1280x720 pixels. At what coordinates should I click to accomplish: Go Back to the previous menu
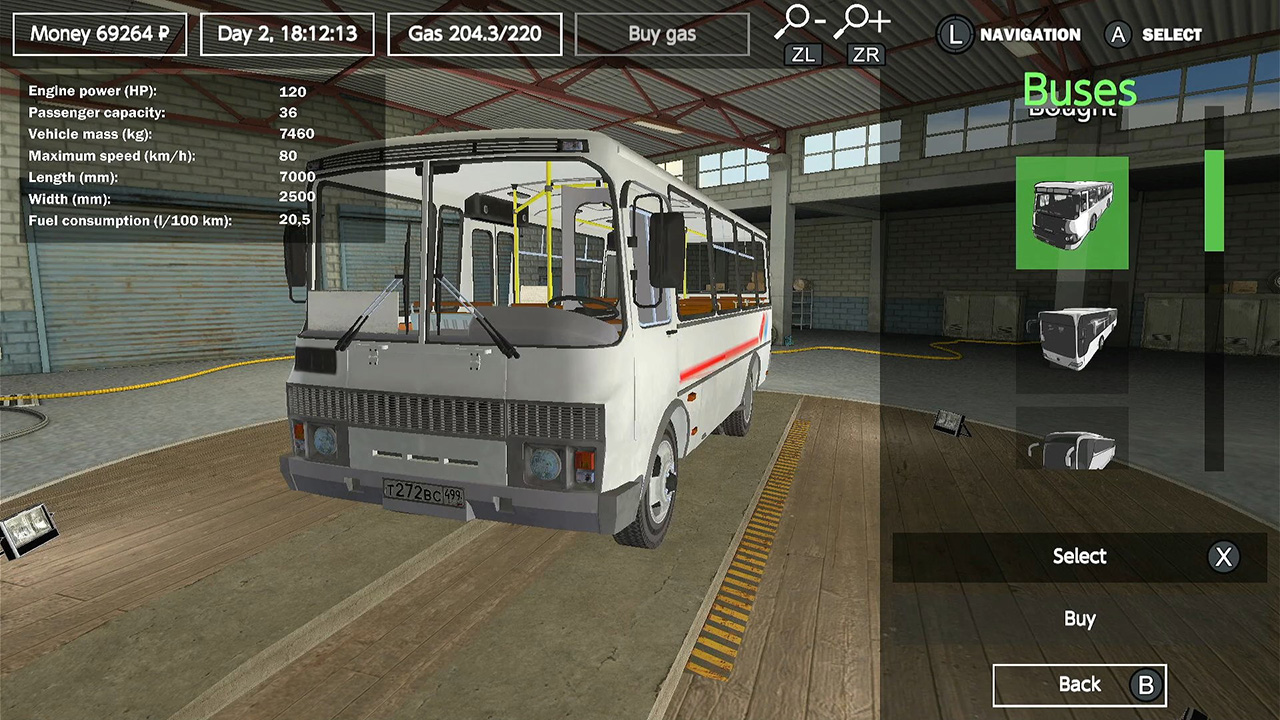pyautogui.click(x=1079, y=684)
